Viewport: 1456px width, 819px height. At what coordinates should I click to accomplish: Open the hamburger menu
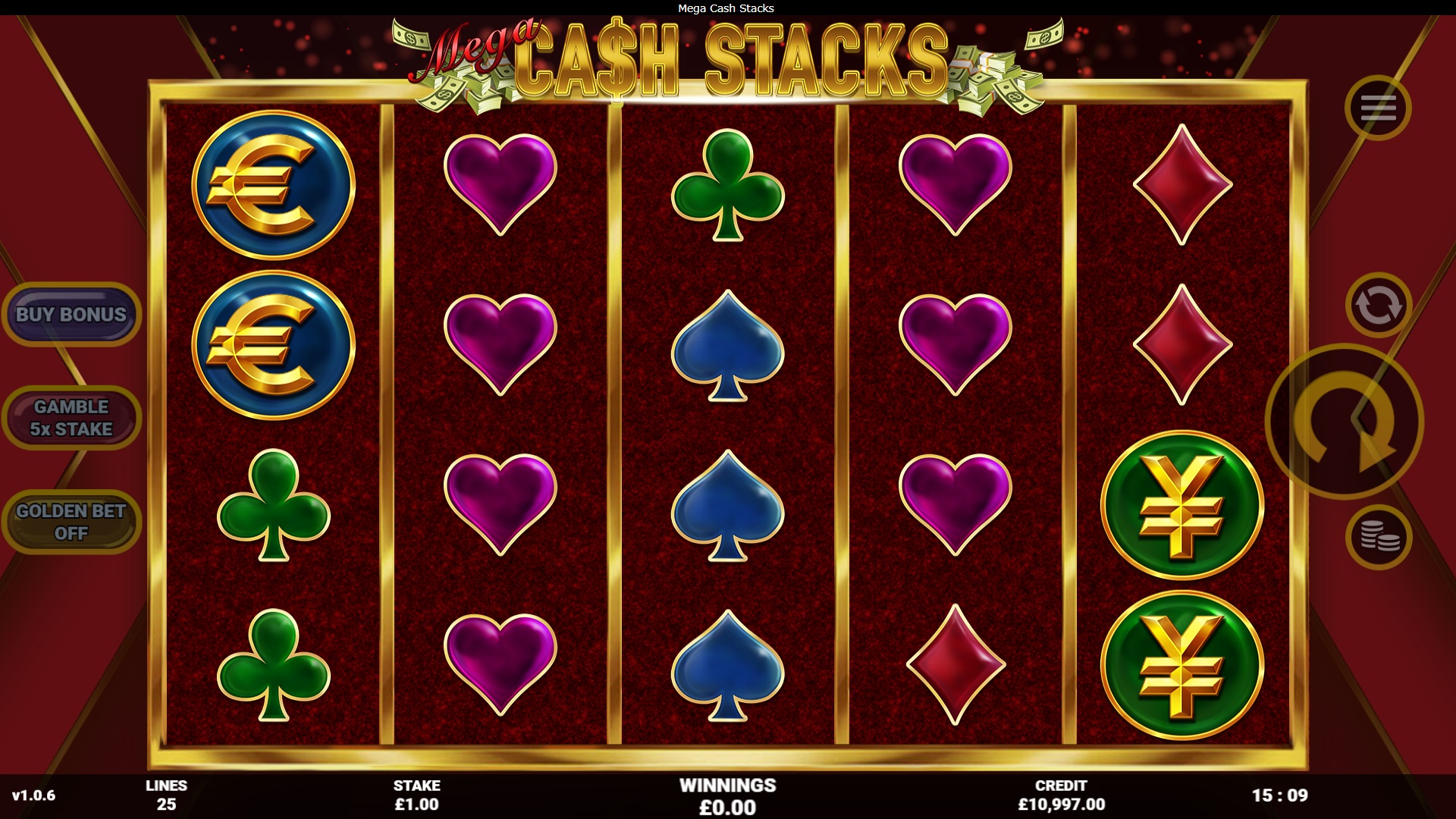point(1378,108)
